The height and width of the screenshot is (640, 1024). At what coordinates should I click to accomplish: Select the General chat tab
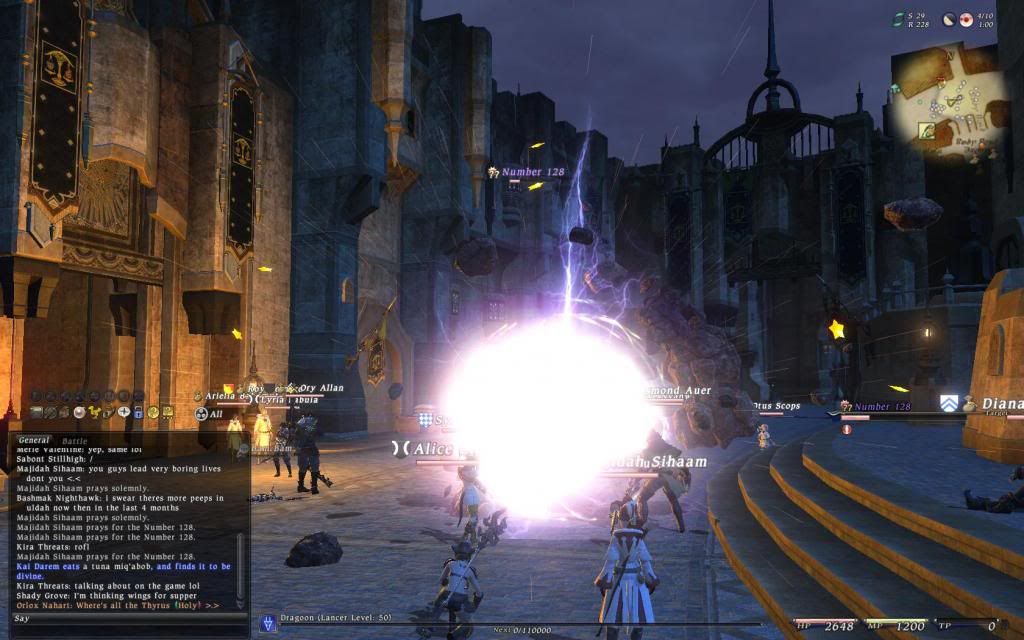click(34, 440)
